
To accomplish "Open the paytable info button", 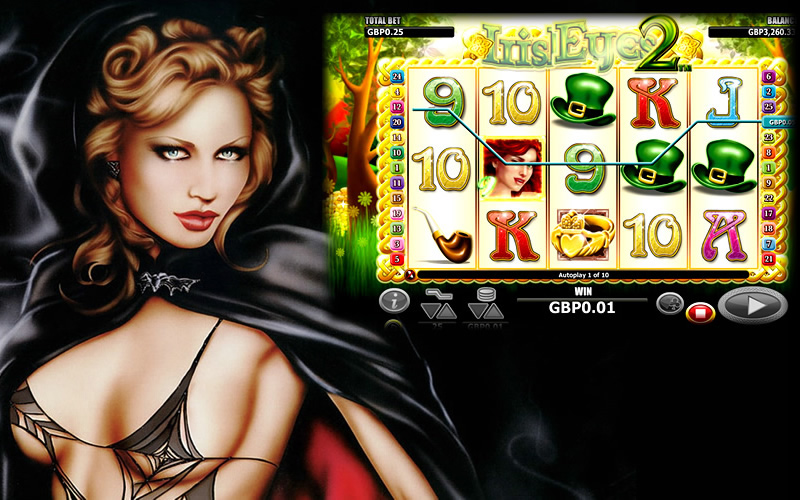I will [x=395, y=301].
